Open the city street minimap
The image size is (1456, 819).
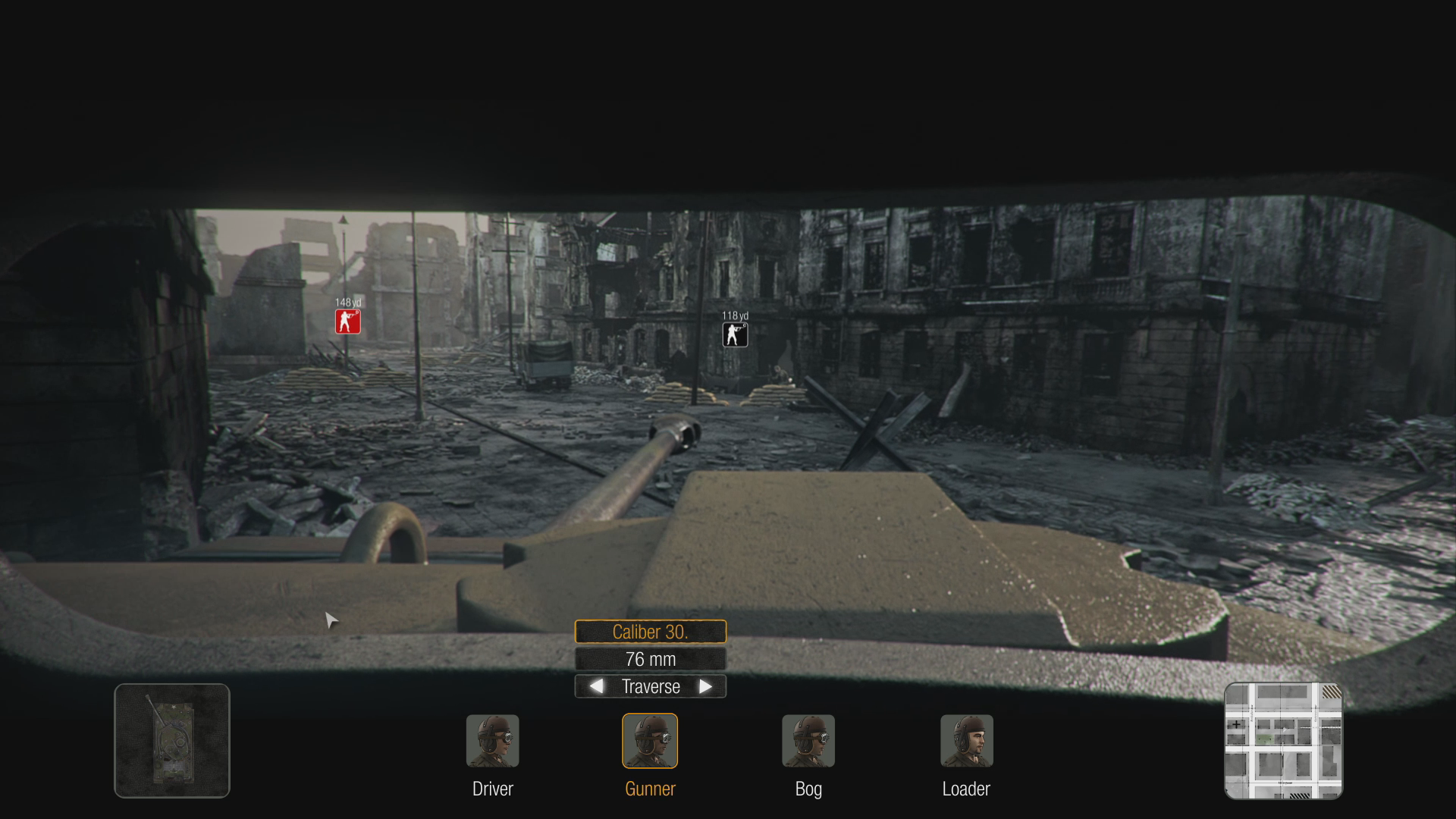coord(1283,741)
